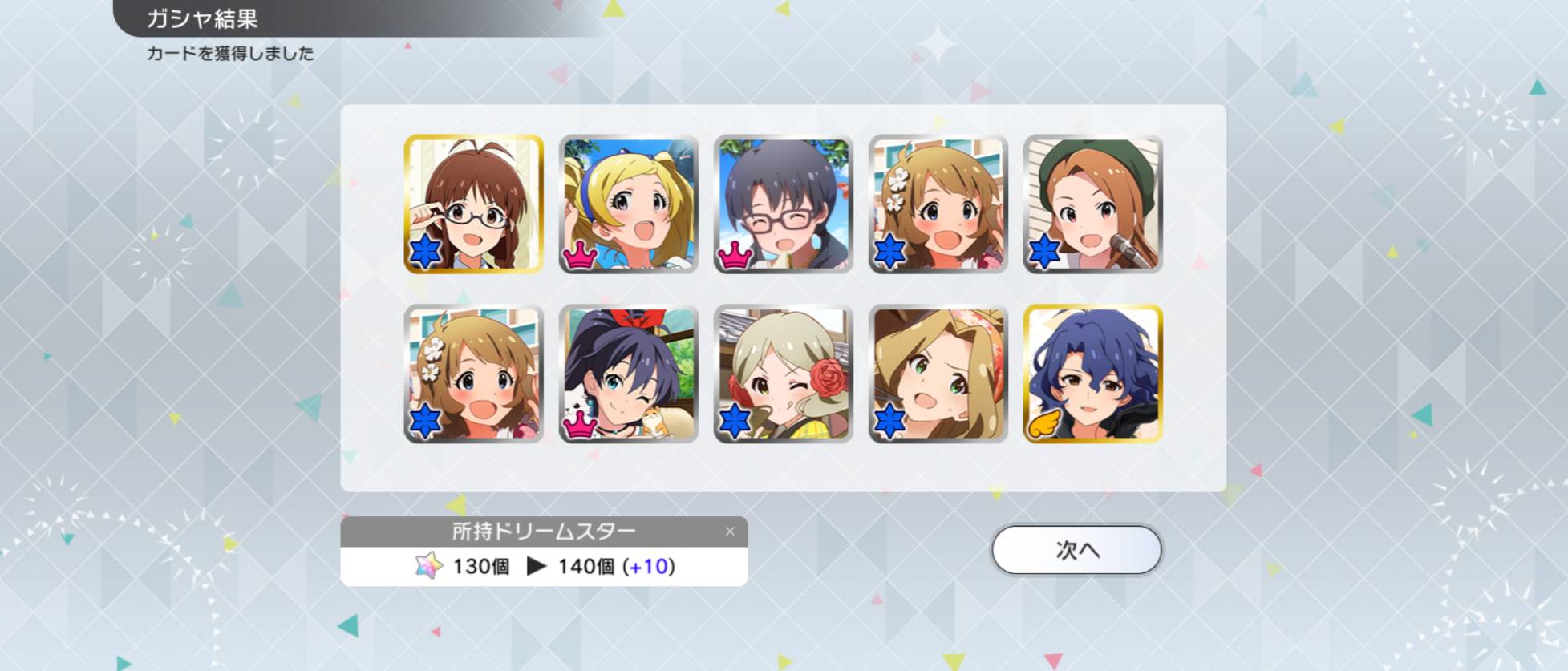1568x671 pixels.
Task: Choose the blonde twin-tail girl card with blue headband
Action: [629, 204]
